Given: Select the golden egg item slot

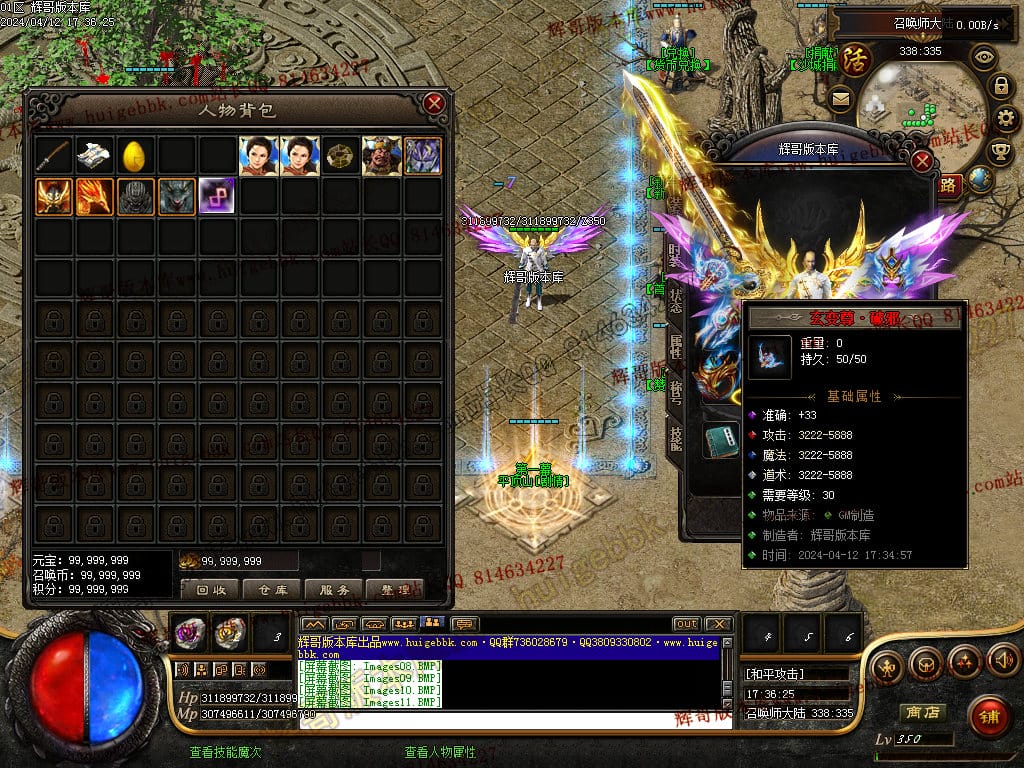Looking at the screenshot, I should 135,156.
